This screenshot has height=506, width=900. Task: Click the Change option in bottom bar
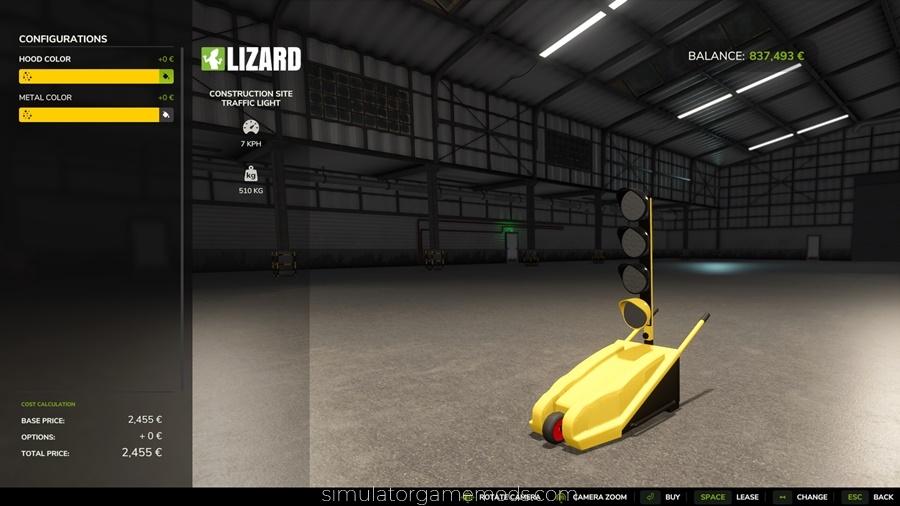pos(802,497)
